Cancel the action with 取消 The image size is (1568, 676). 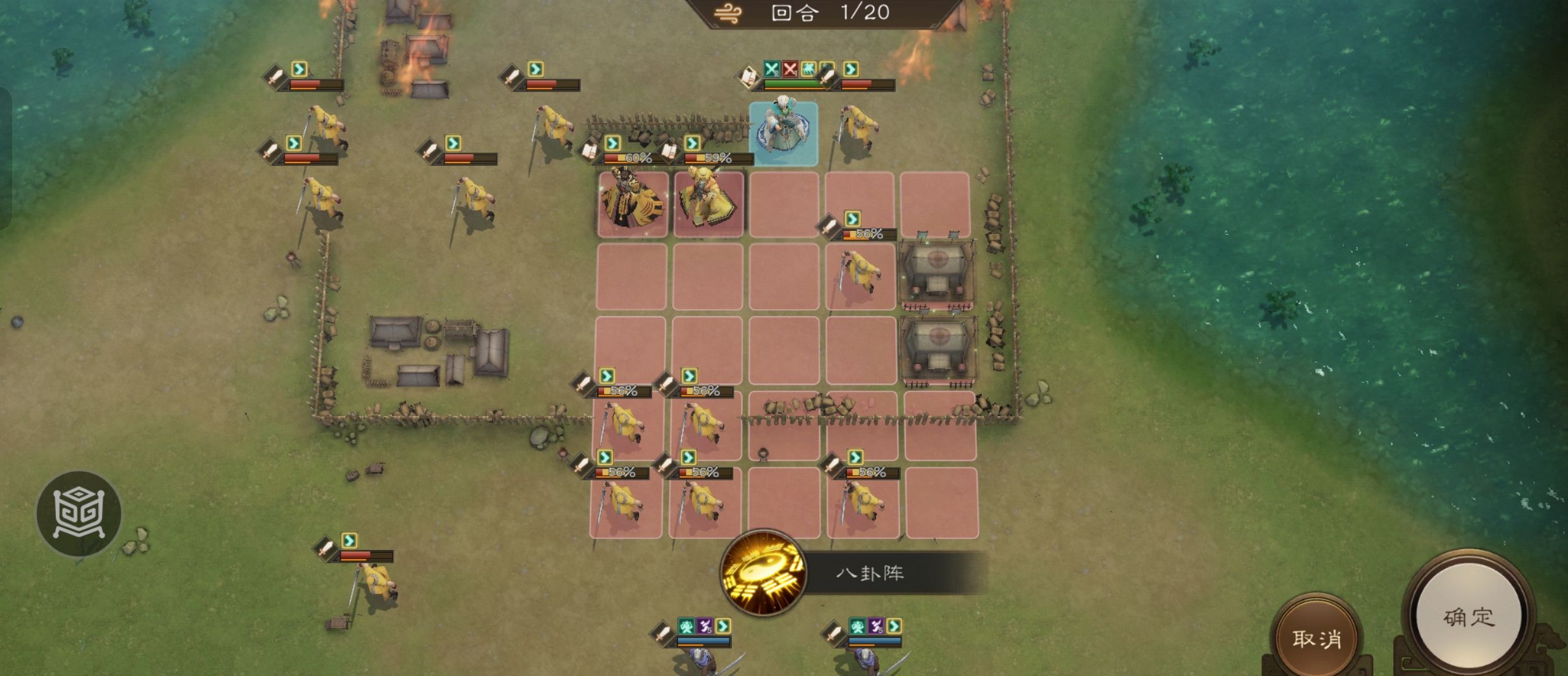1316,638
